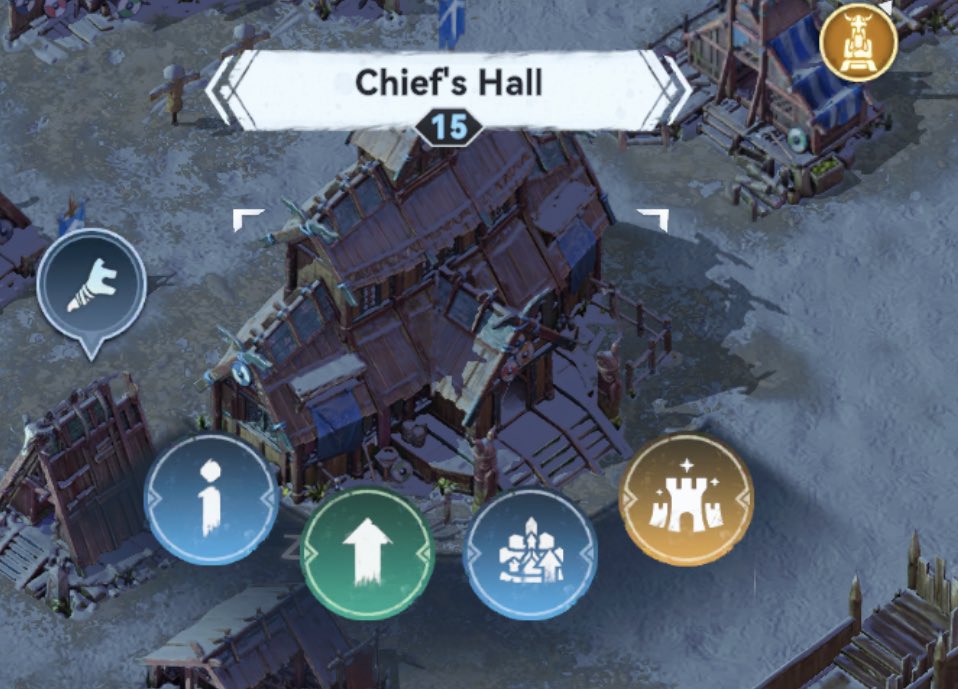Tap the bandaged hand bubble icon
This screenshot has width=958, height=689.
tap(92, 286)
